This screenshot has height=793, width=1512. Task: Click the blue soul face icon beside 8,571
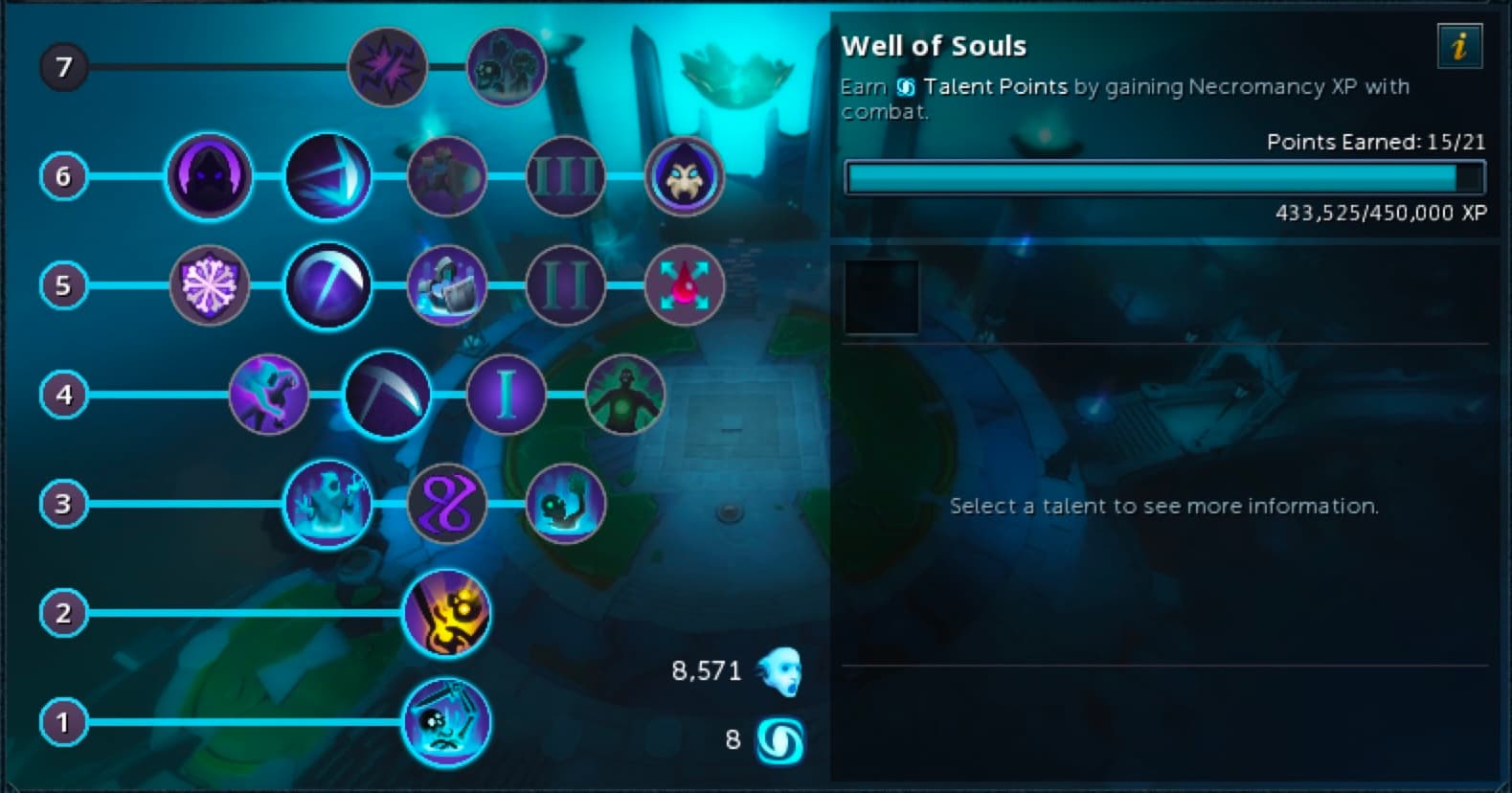point(778,670)
